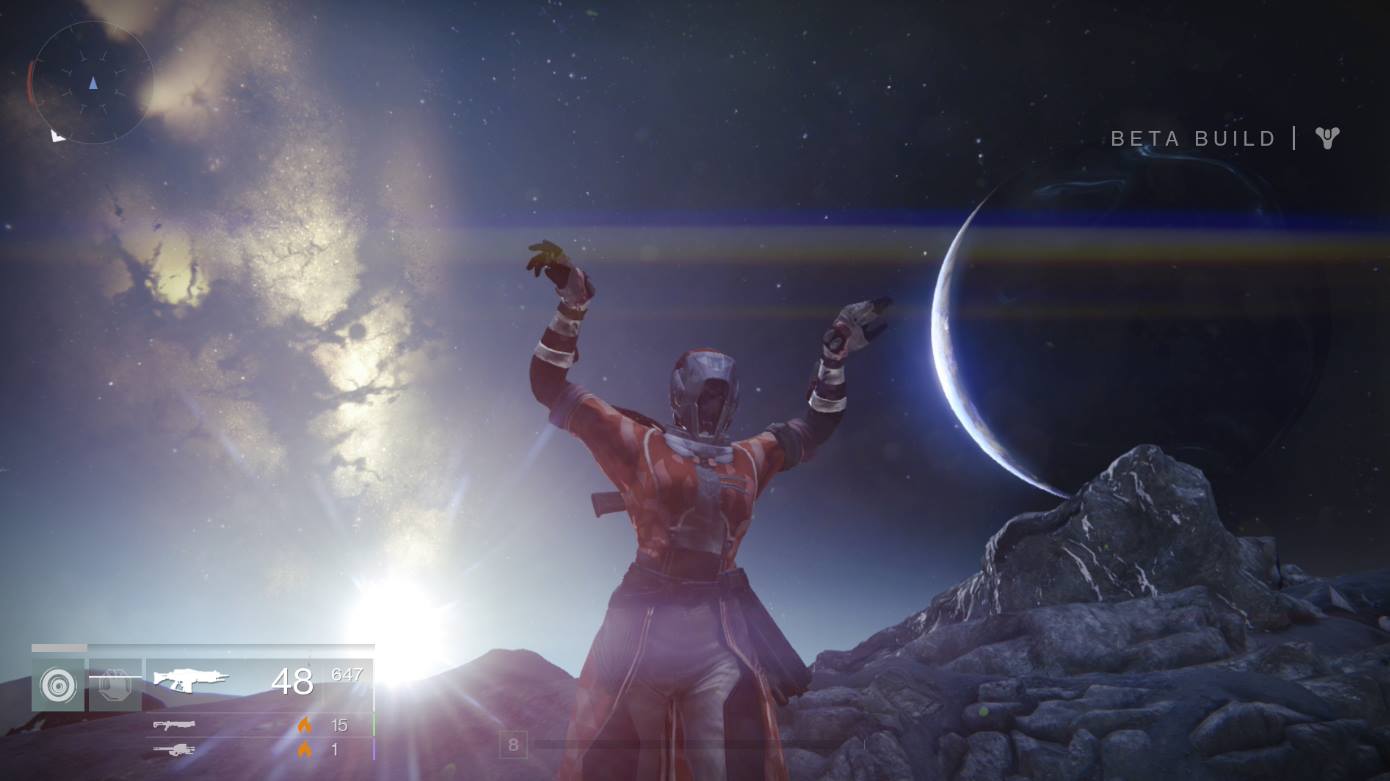Click the level 8 badge
This screenshot has width=1390, height=781.
513,745
